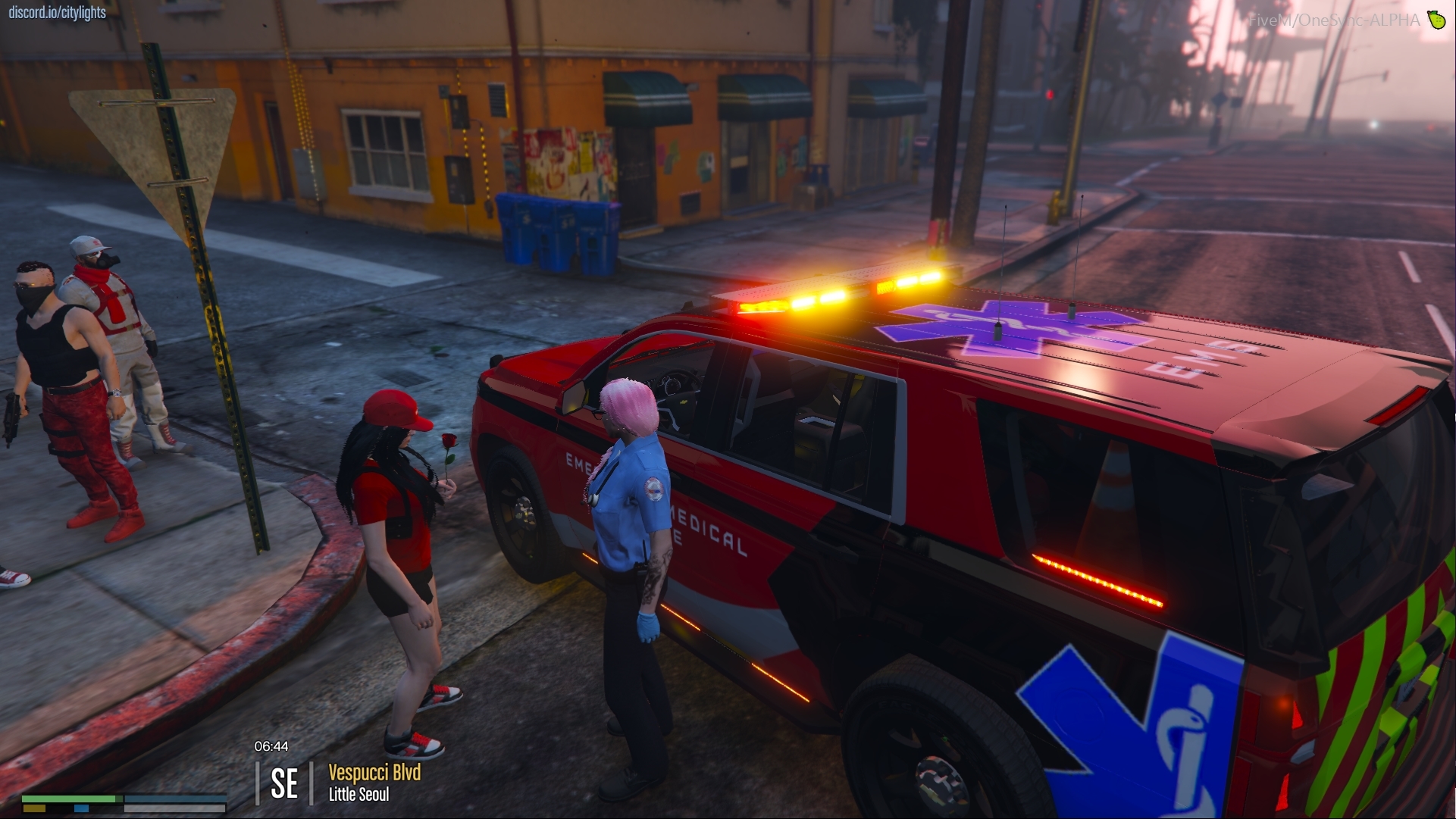Toggle the yellow status bar bottom left
The image size is (1456, 819).
34,807
